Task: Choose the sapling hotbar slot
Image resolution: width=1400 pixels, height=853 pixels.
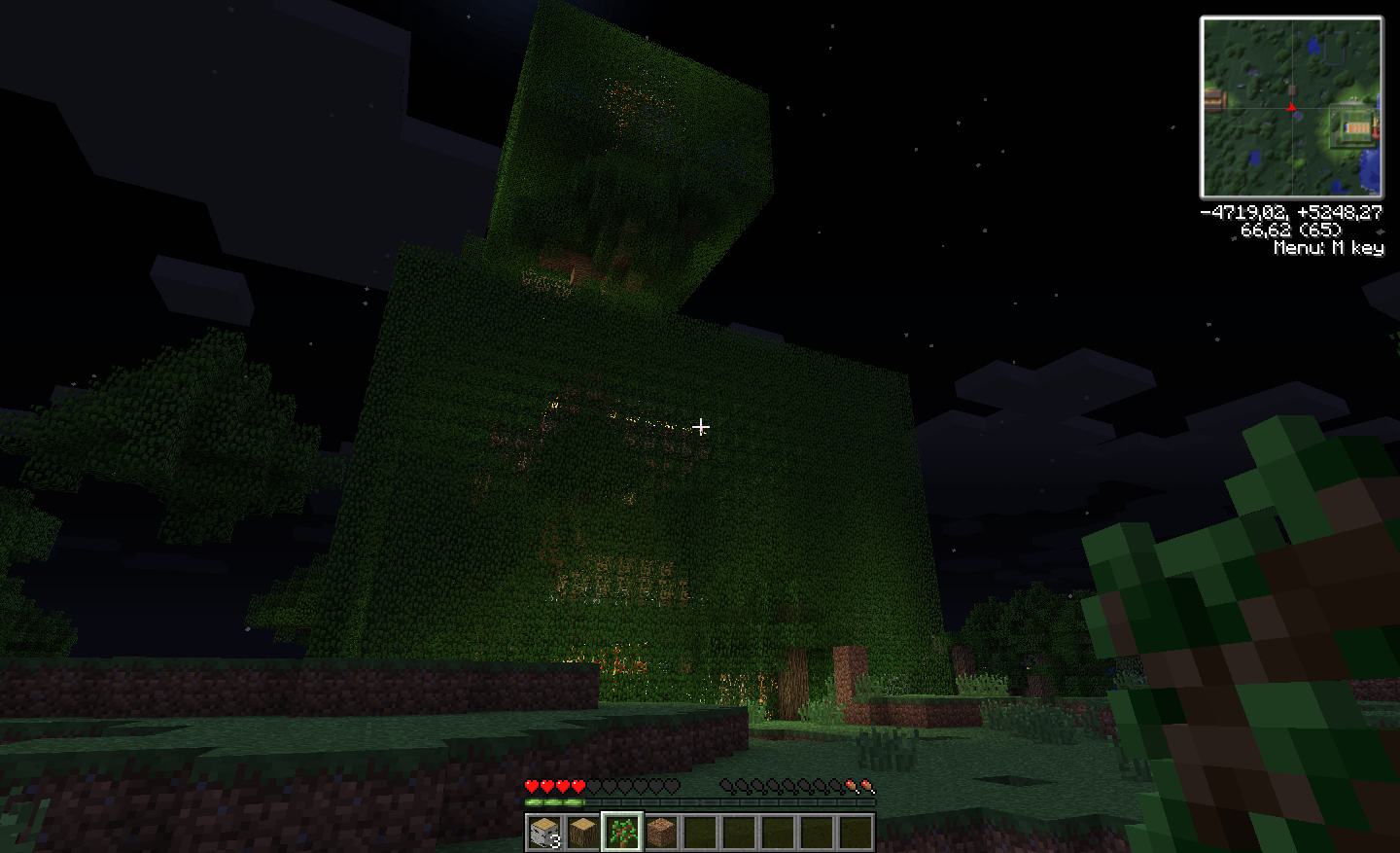Action: coord(622,833)
